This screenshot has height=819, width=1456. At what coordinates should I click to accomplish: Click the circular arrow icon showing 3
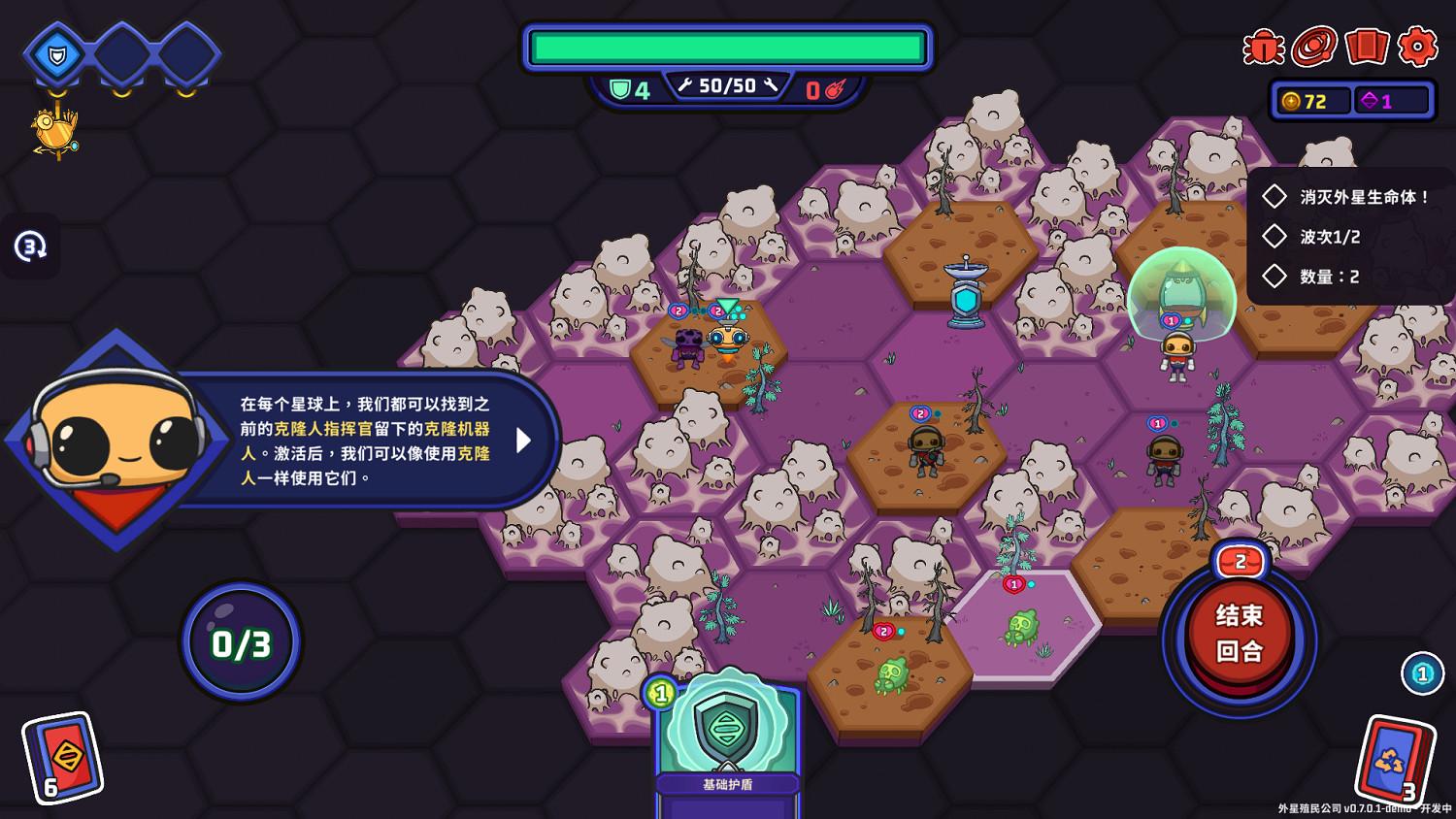[x=31, y=247]
